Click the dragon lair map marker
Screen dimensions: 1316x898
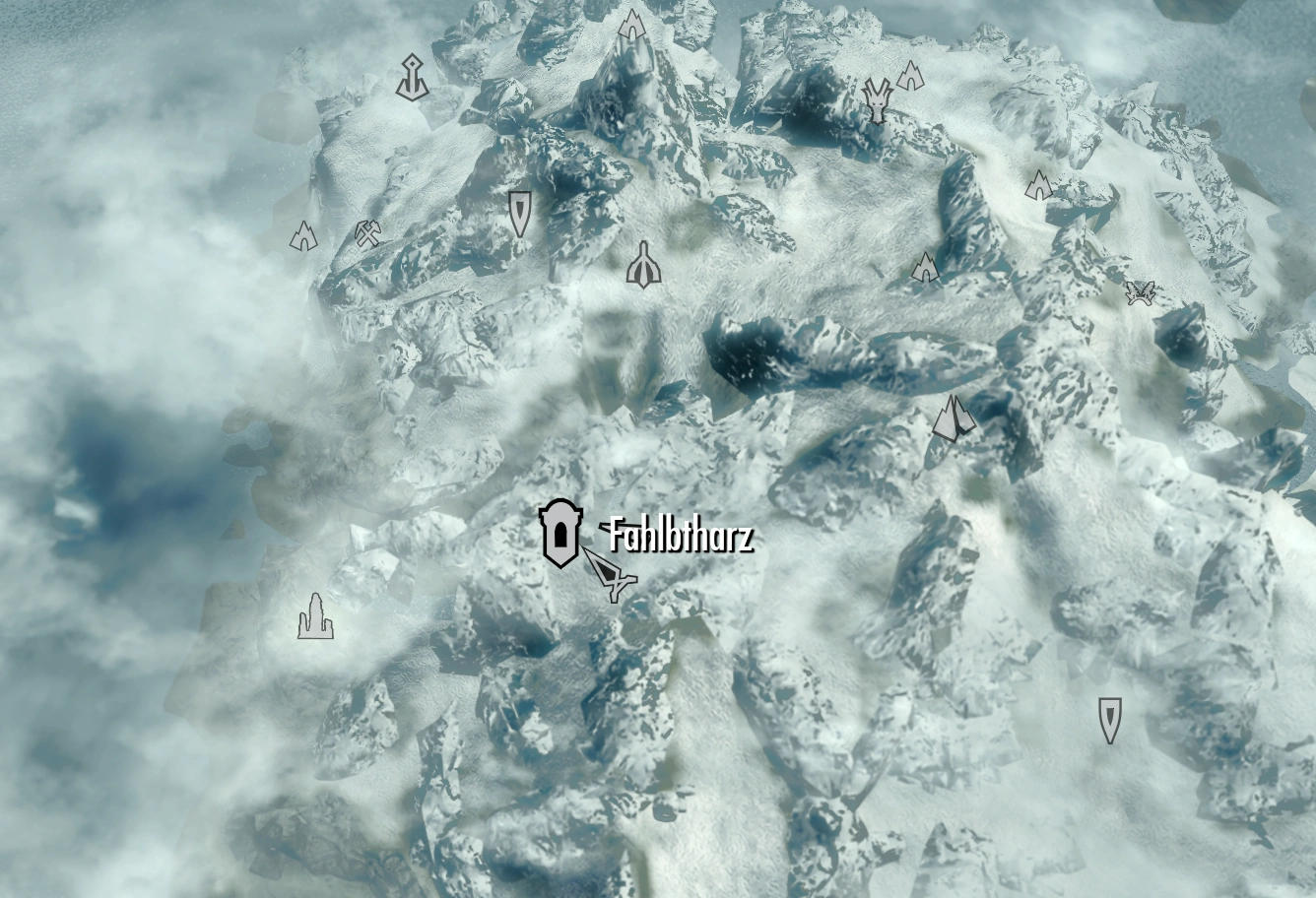click(876, 99)
